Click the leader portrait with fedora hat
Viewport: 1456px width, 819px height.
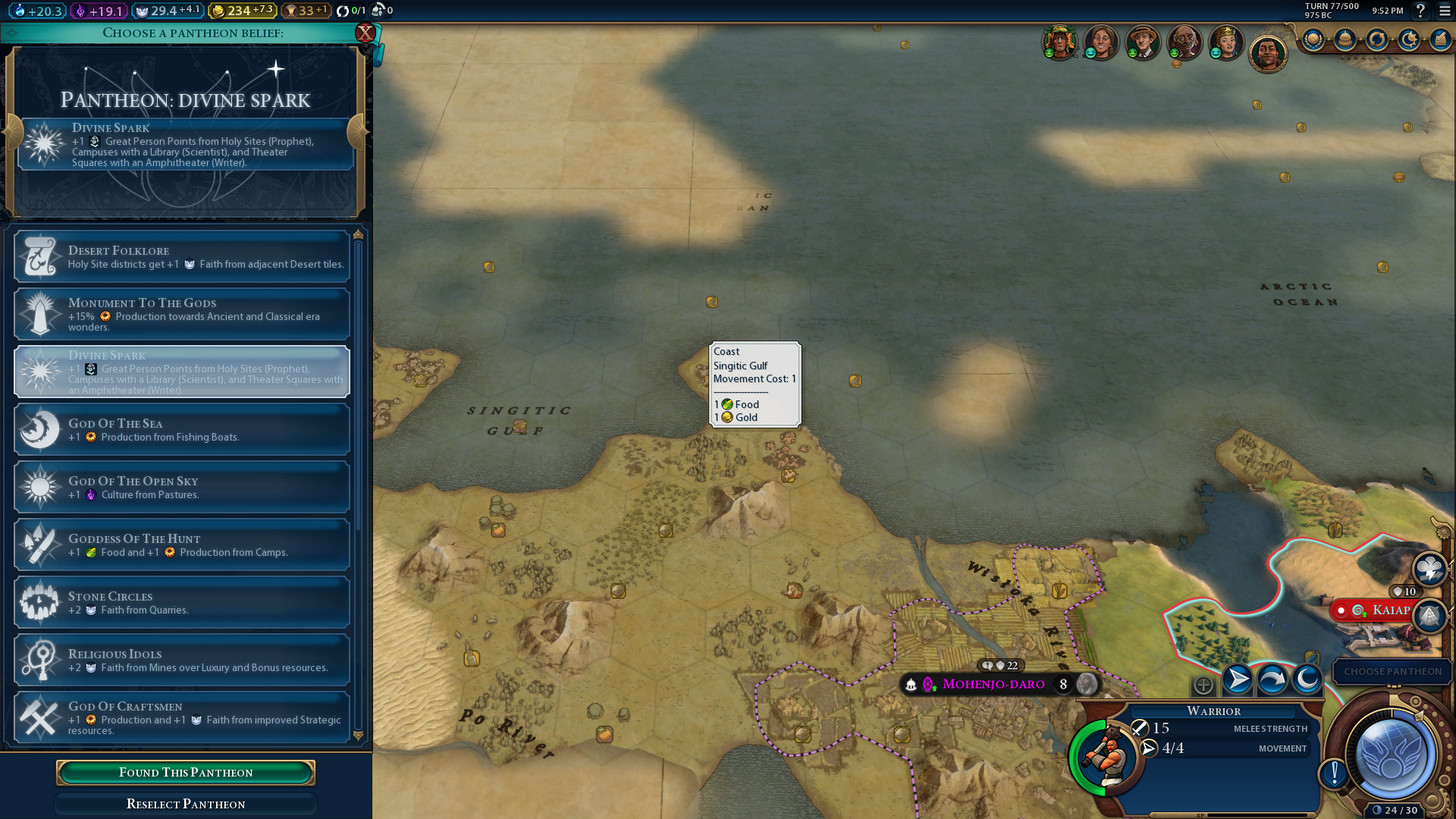pyautogui.click(x=1142, y=42)
